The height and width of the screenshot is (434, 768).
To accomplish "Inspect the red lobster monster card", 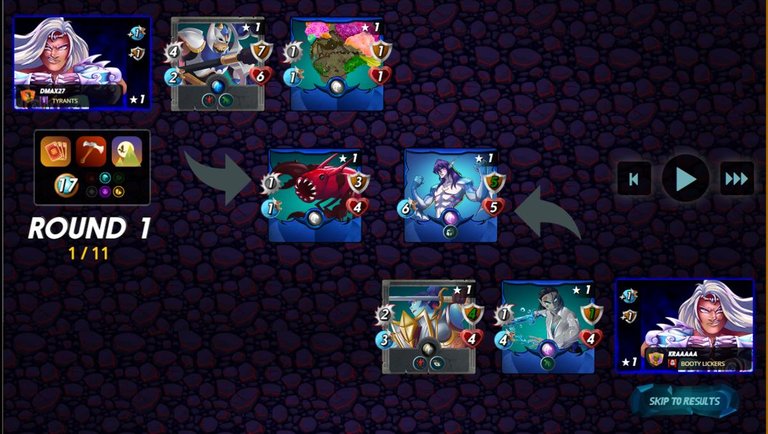I will 315,195.
